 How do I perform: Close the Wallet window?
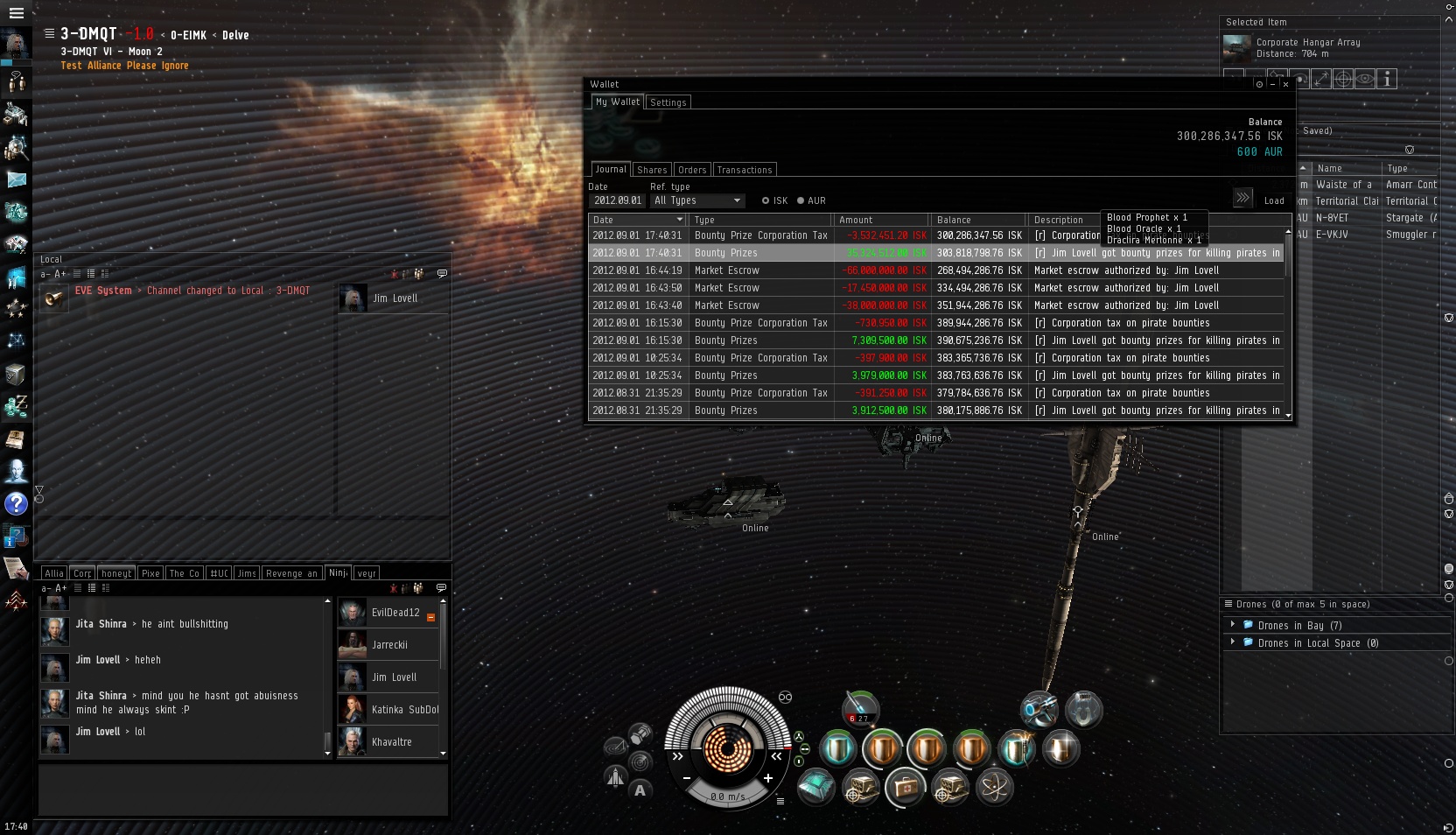(x=1285, y=84)
